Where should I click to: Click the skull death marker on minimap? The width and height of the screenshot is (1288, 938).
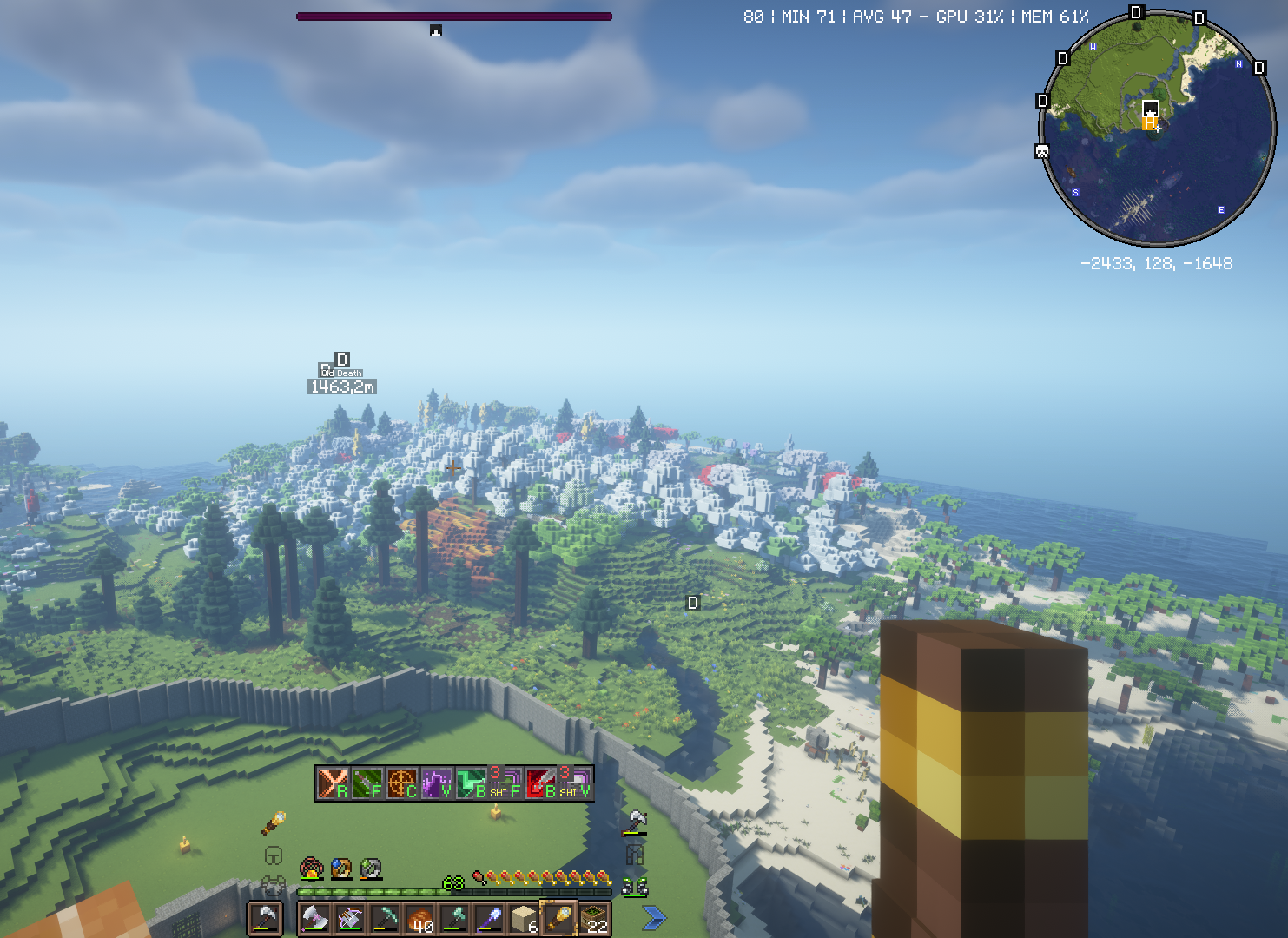coord(1042,152)
